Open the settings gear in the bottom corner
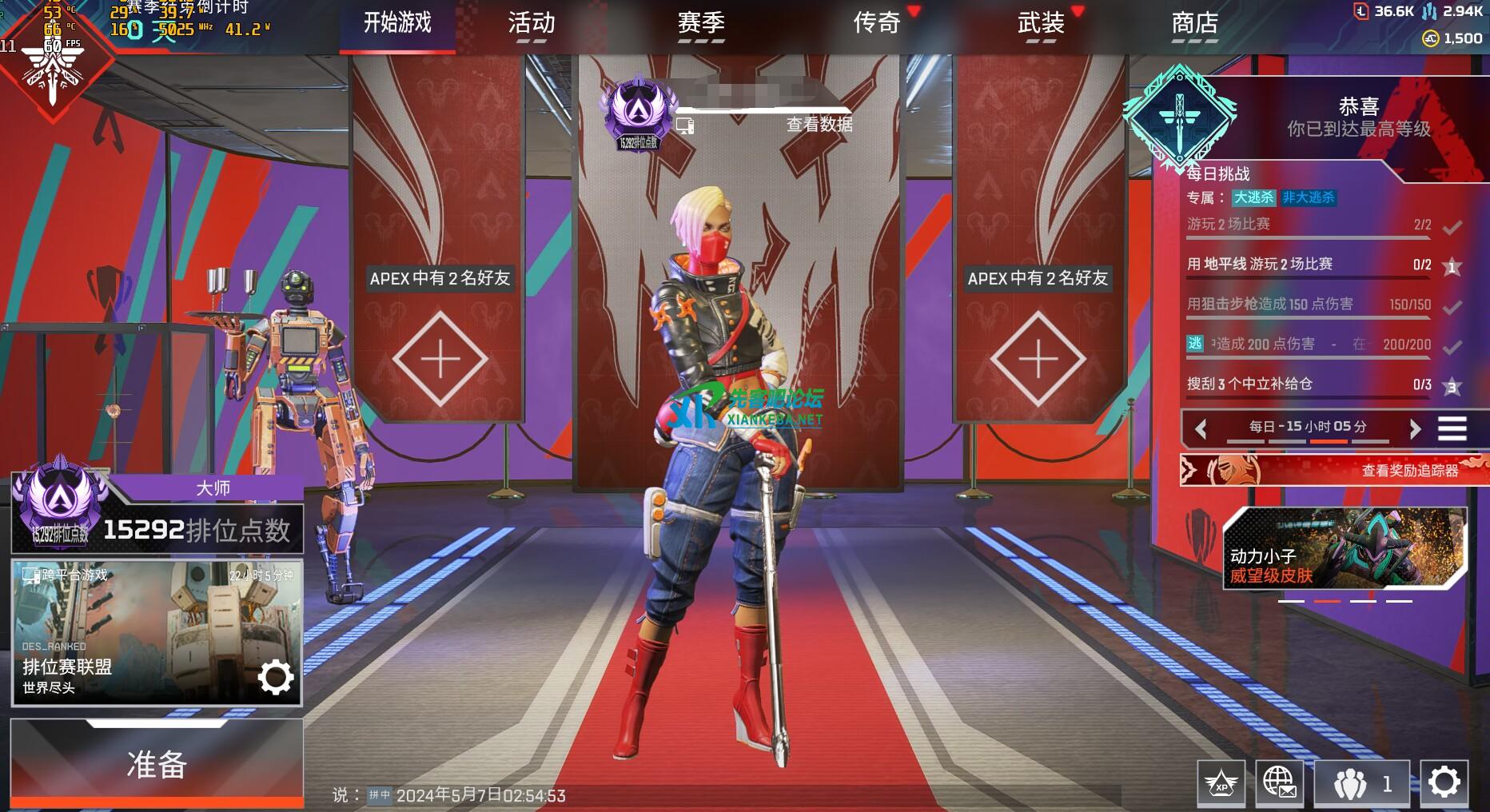Image resolution: width=1490 pixels, height=812 pixels. (1444, 782)
